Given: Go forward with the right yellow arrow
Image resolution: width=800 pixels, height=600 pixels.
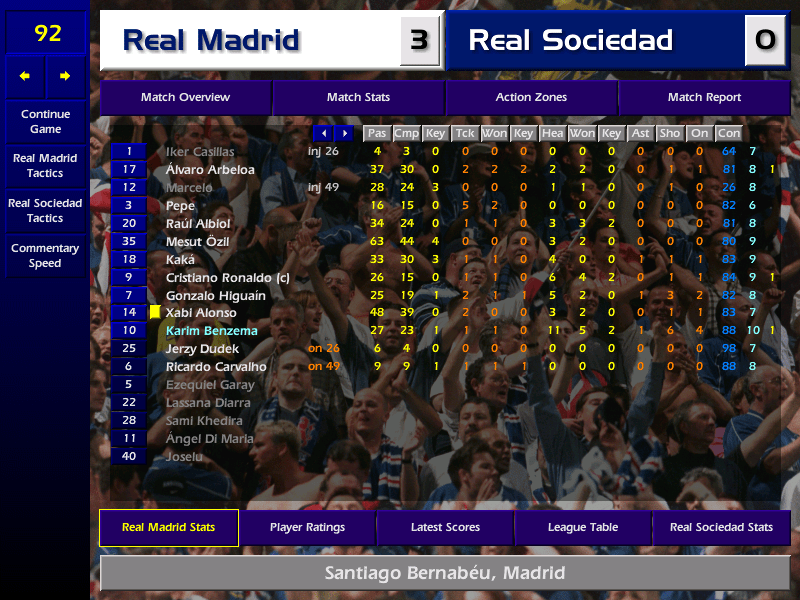Looking at the screenshot, I should tap(66, 76).
